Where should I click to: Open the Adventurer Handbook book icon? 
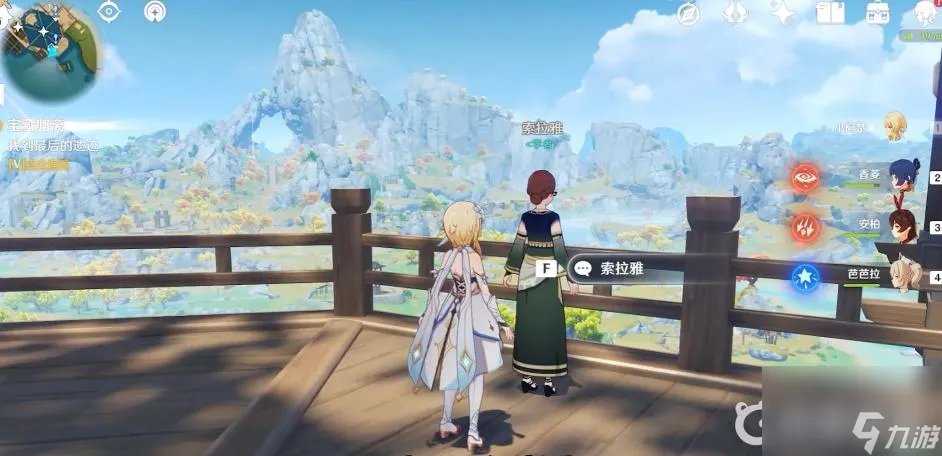tap(830, 12)
